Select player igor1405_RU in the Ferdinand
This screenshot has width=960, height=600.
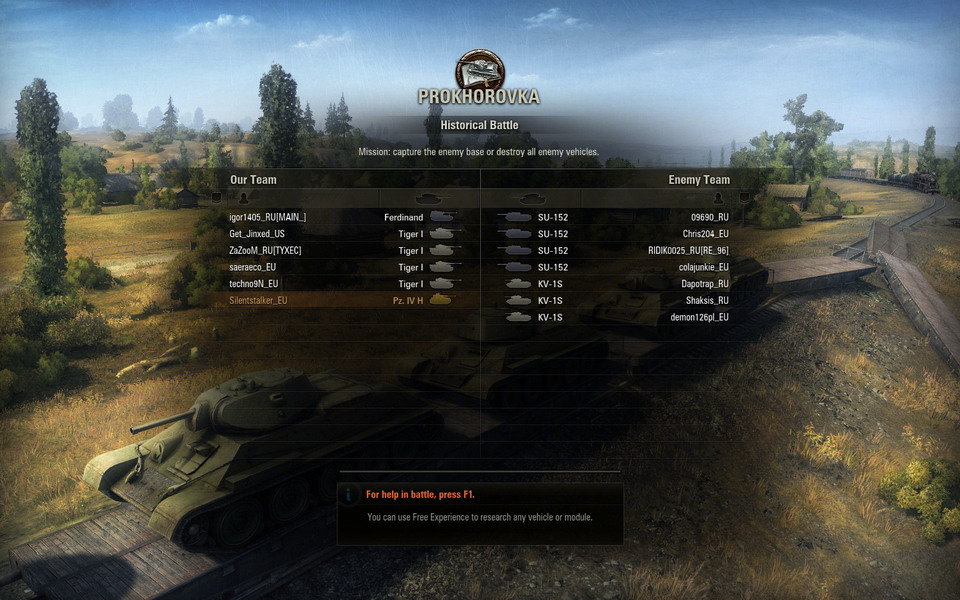(268, 217)
